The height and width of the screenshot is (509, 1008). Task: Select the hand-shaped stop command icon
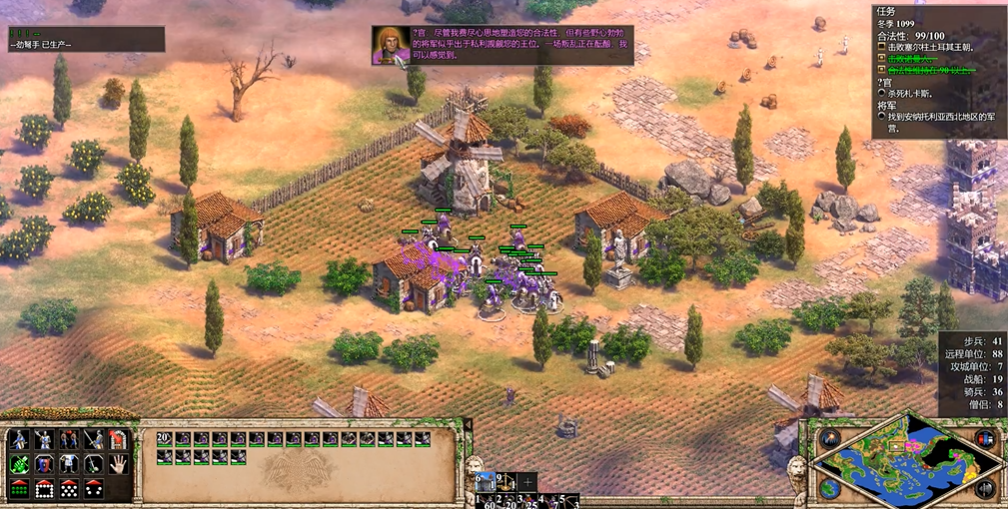[118, 464]
